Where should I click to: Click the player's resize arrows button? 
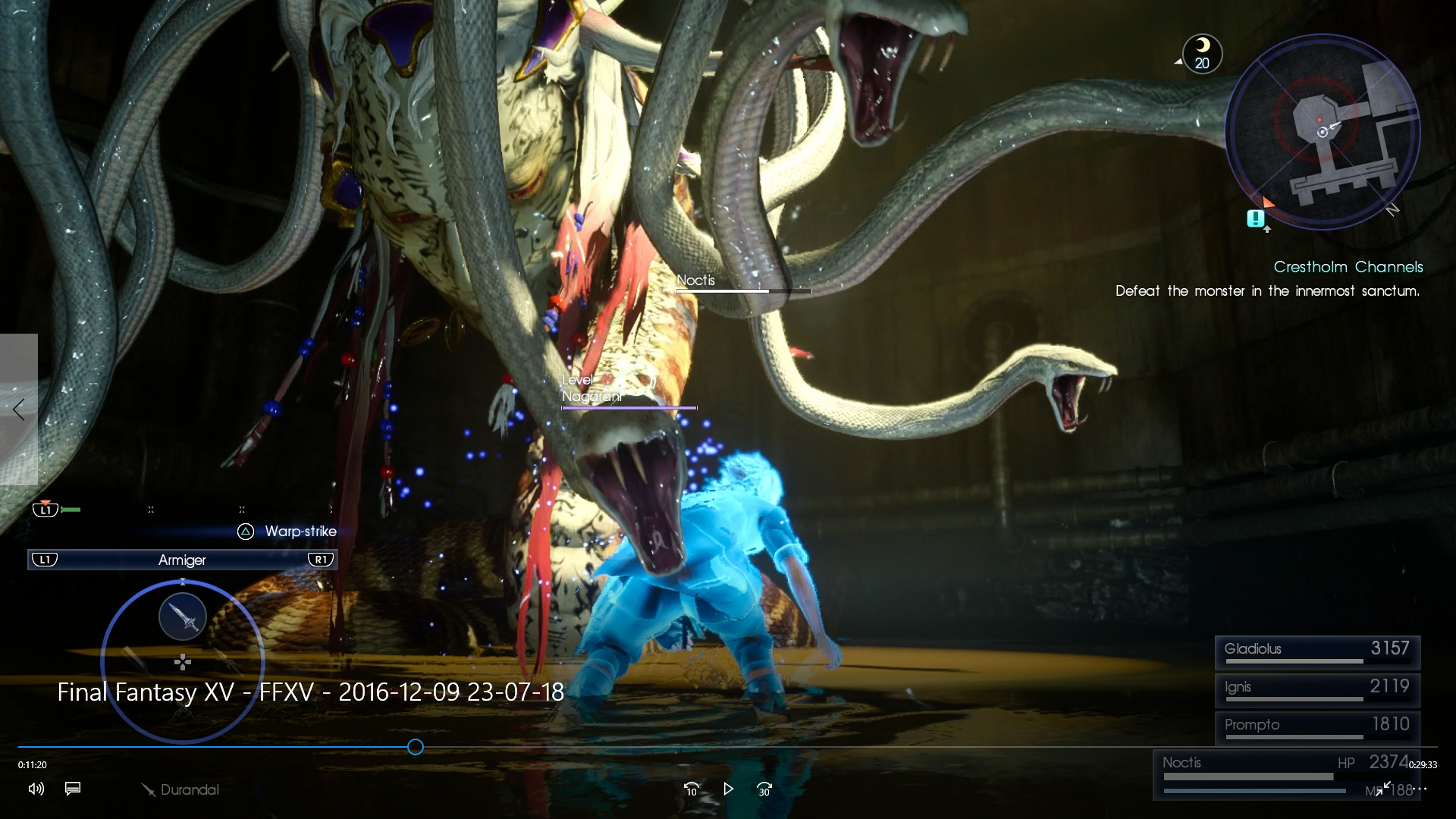tap(1383, 789)
